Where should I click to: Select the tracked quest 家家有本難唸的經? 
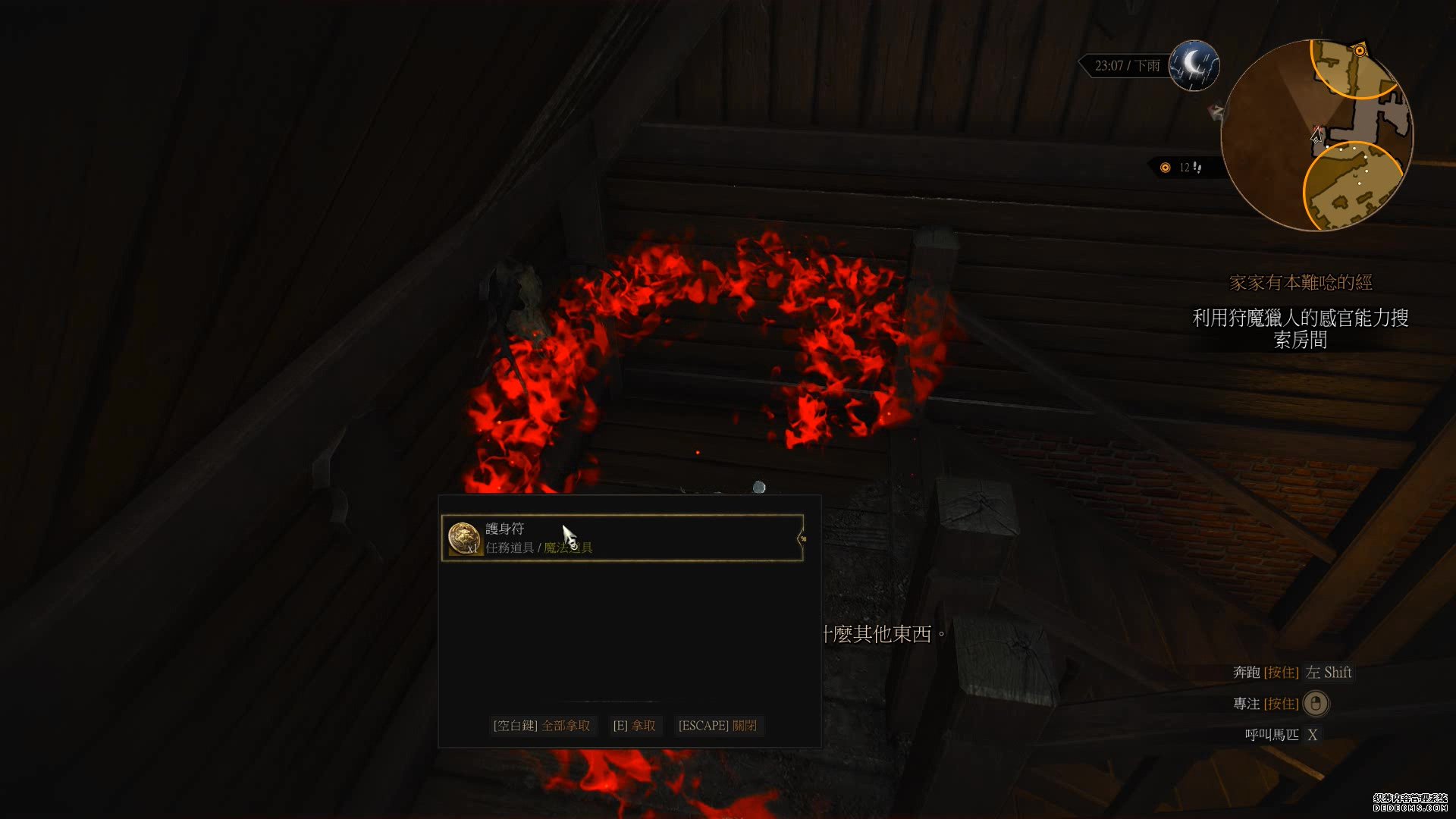coord(1301,283)
